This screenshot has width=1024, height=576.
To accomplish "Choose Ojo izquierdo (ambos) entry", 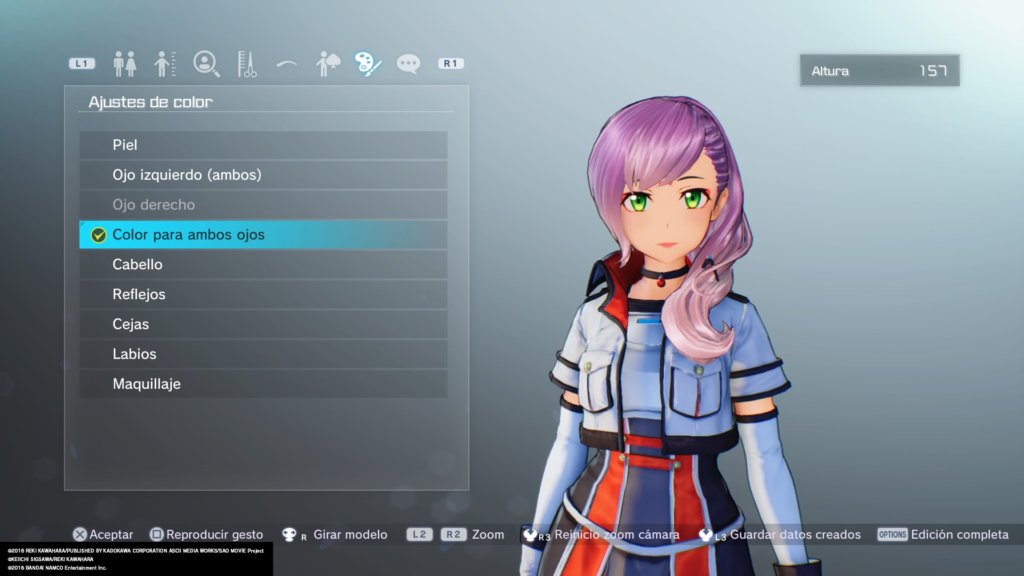I will (x=263, y=175).
